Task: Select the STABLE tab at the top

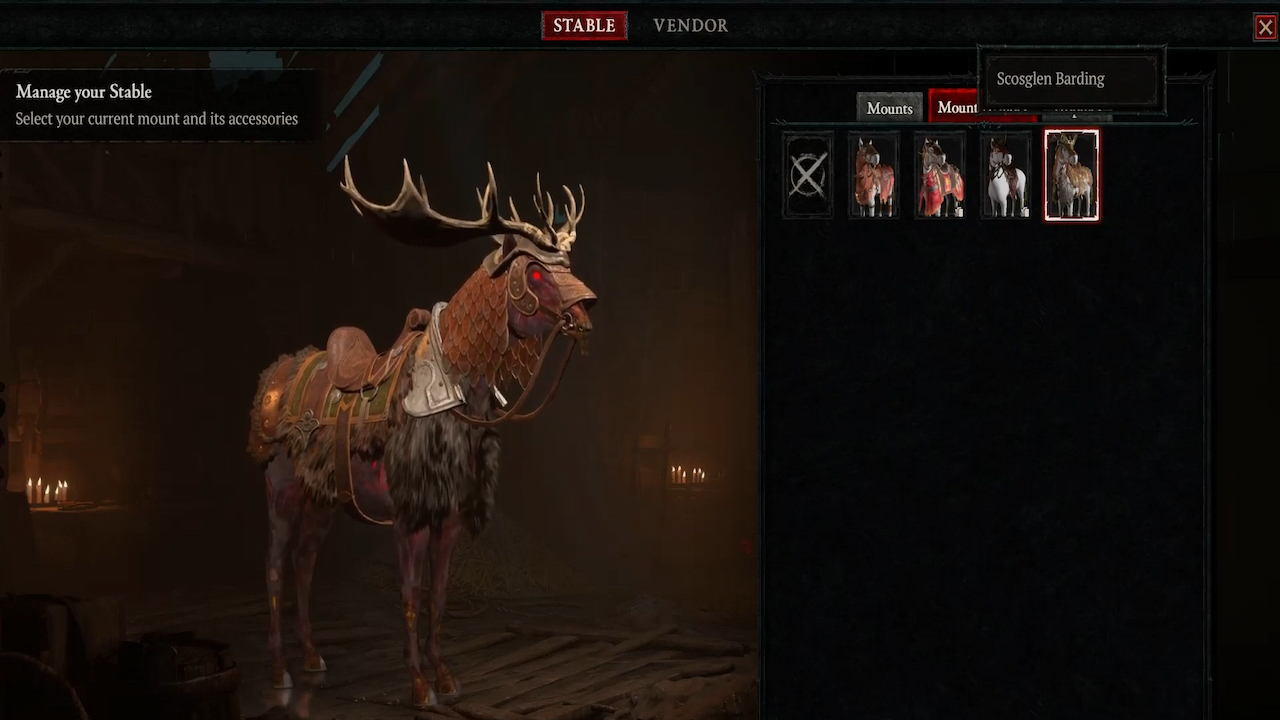Action: [584, 25]
